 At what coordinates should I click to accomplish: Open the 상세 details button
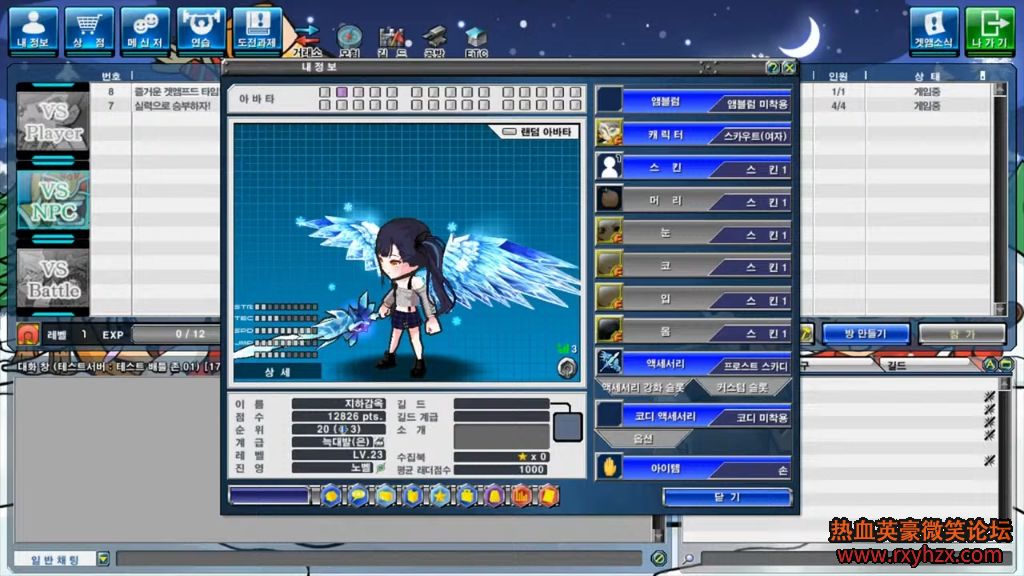277,371
